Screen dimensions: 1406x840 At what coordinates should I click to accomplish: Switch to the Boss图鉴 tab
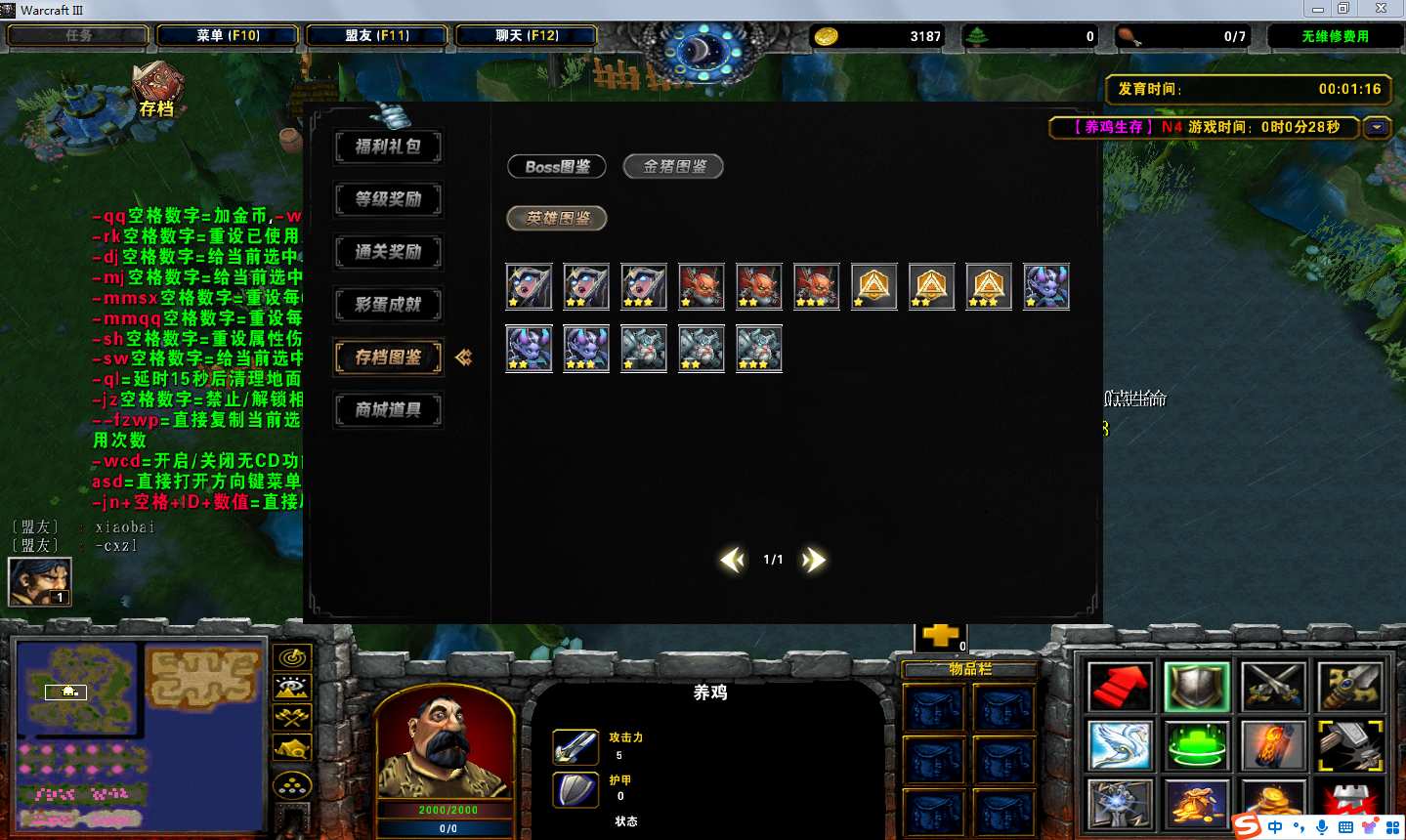tap(557, 167)
